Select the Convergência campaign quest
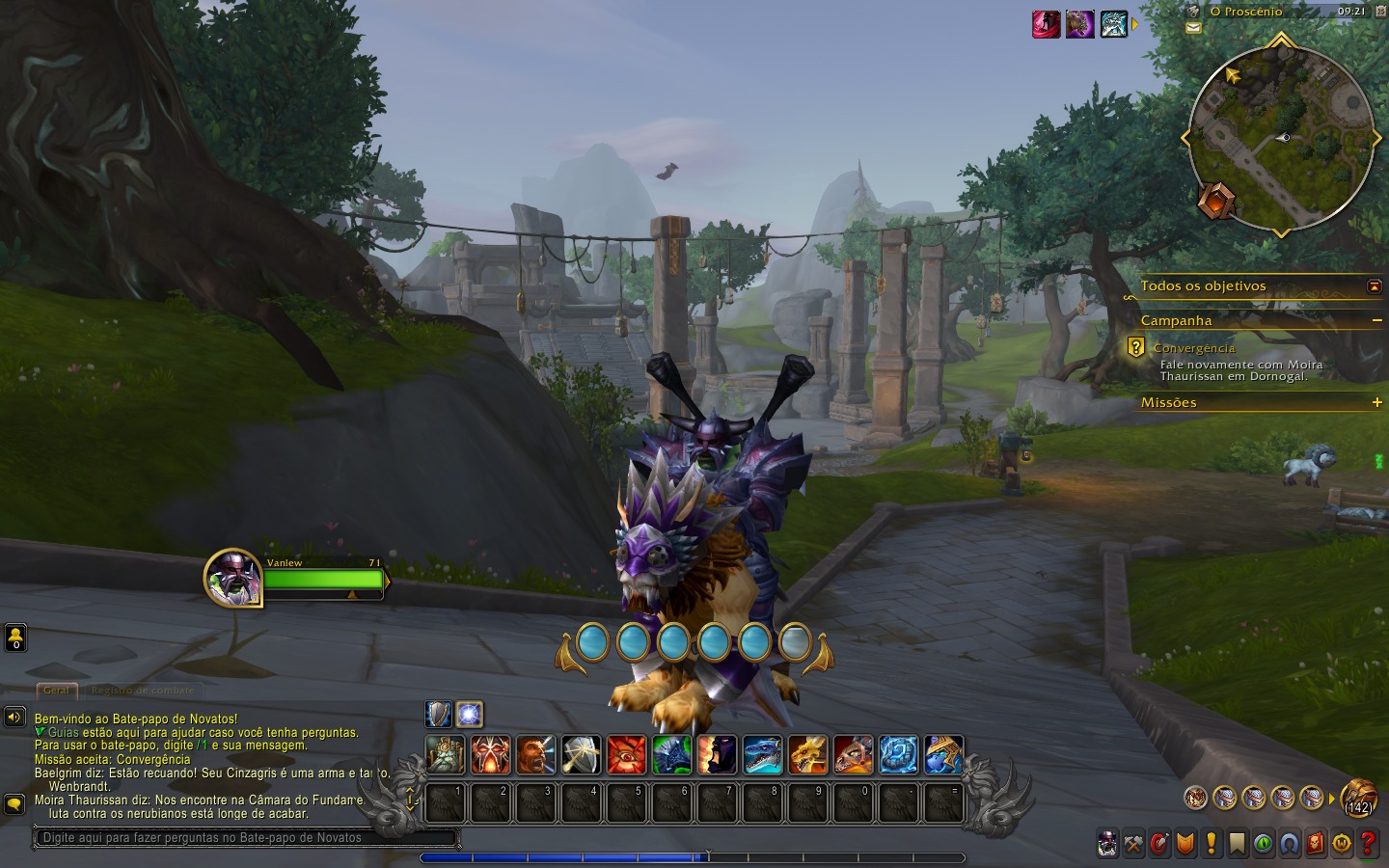Viewport: 1389px width, 868px height. pos(1193,348)
